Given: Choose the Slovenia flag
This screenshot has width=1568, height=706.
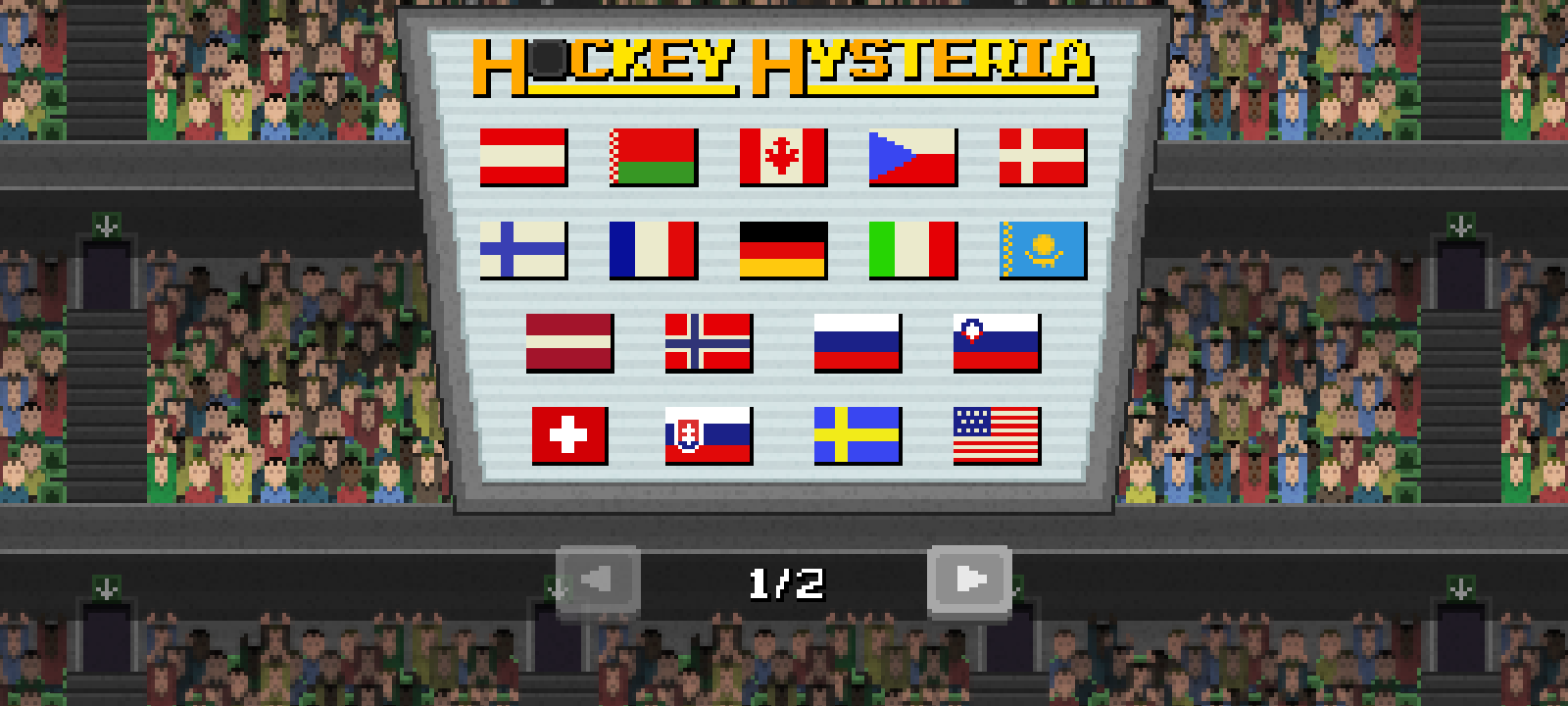Looking at the screenshot, I should click(x=997, y=344).
